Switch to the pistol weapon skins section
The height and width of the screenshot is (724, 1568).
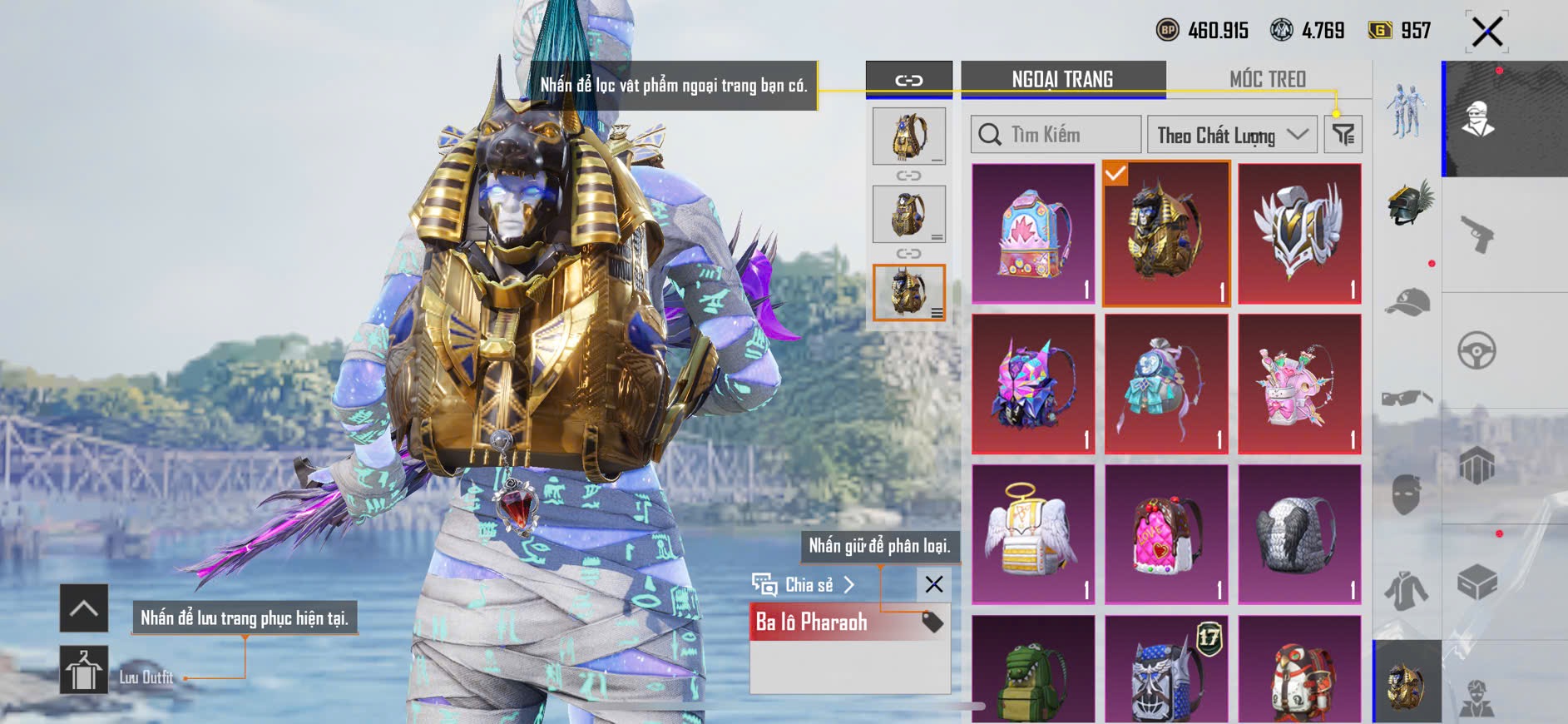click(x=1477, y=234)
